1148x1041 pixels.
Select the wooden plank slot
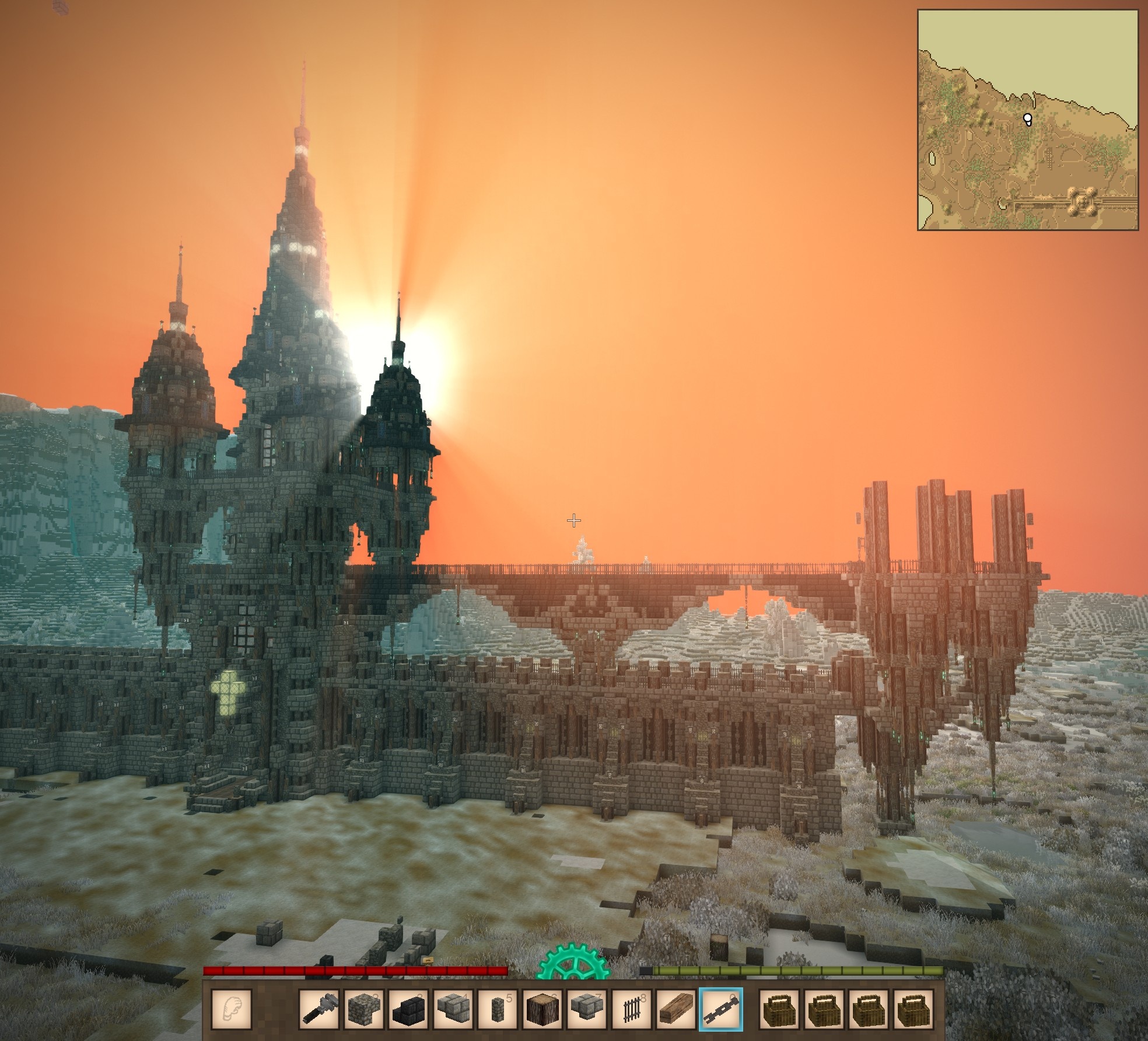(x=676, y=1009)
